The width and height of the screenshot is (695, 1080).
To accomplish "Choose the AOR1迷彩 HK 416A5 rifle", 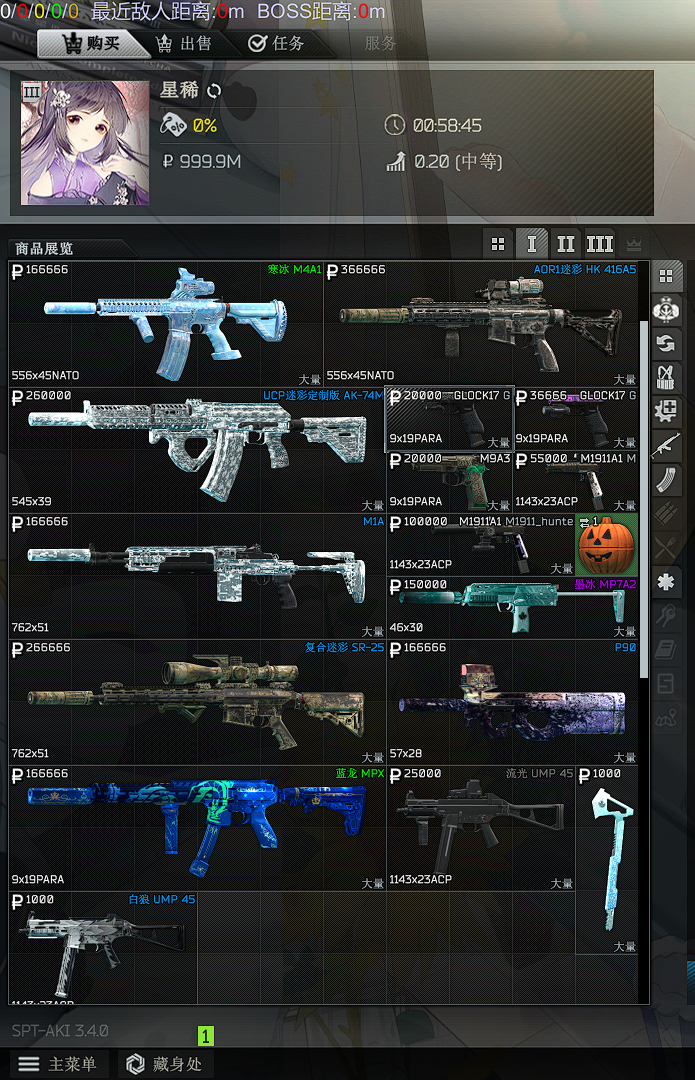I will pyautogui.click(x=481, y=323).
